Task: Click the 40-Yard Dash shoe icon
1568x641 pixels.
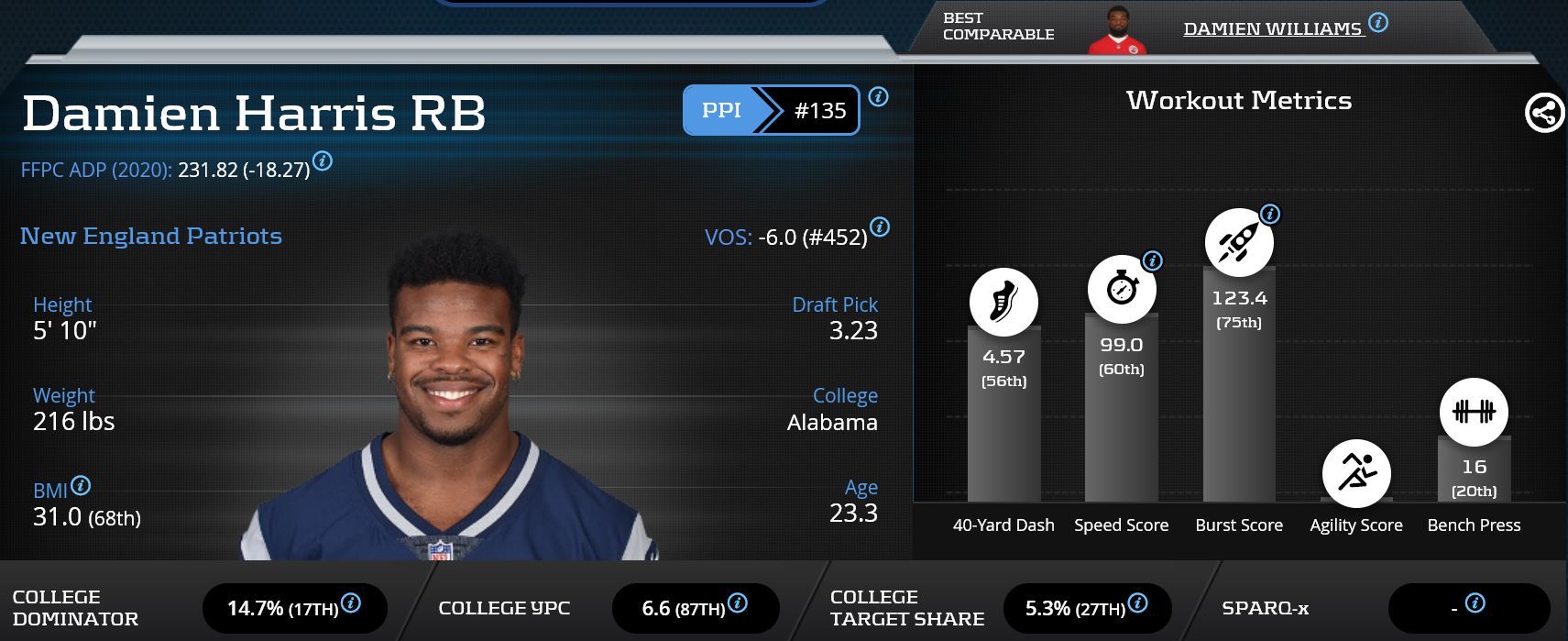Action: tap(1003, 302)
